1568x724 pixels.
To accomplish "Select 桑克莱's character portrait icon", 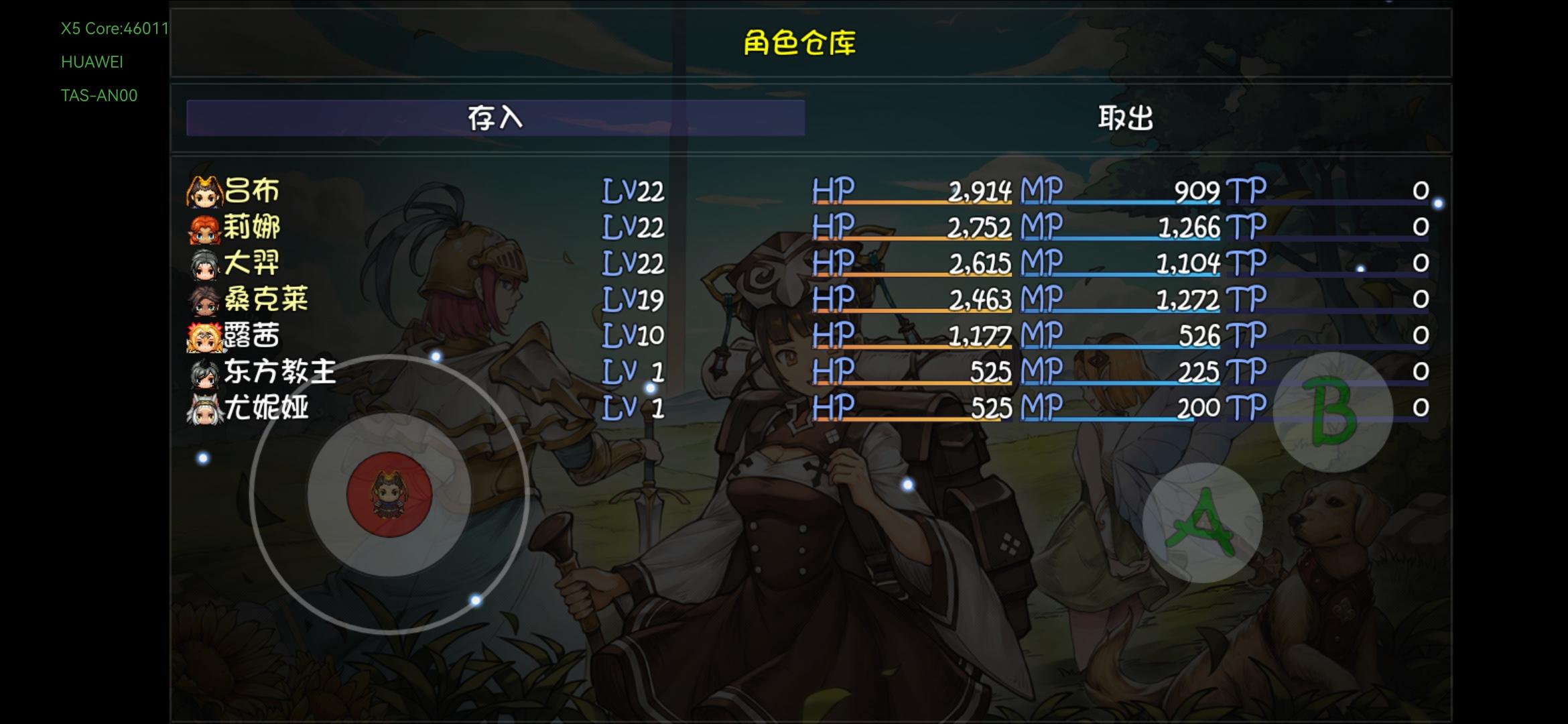I will pyautogui.click(x=204, y=300).
